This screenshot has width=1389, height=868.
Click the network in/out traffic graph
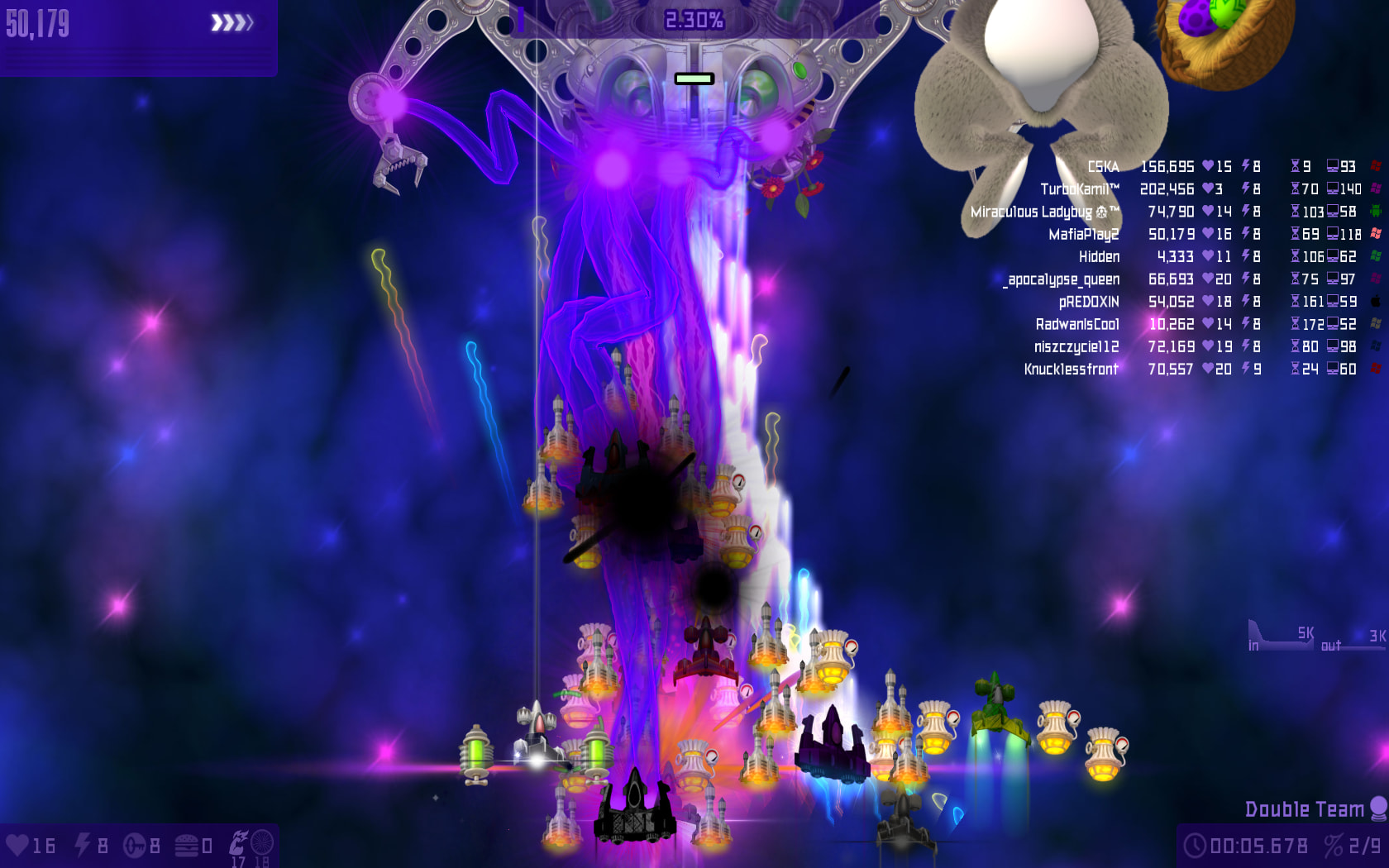pyautogui.click(x=1316, y=637)
